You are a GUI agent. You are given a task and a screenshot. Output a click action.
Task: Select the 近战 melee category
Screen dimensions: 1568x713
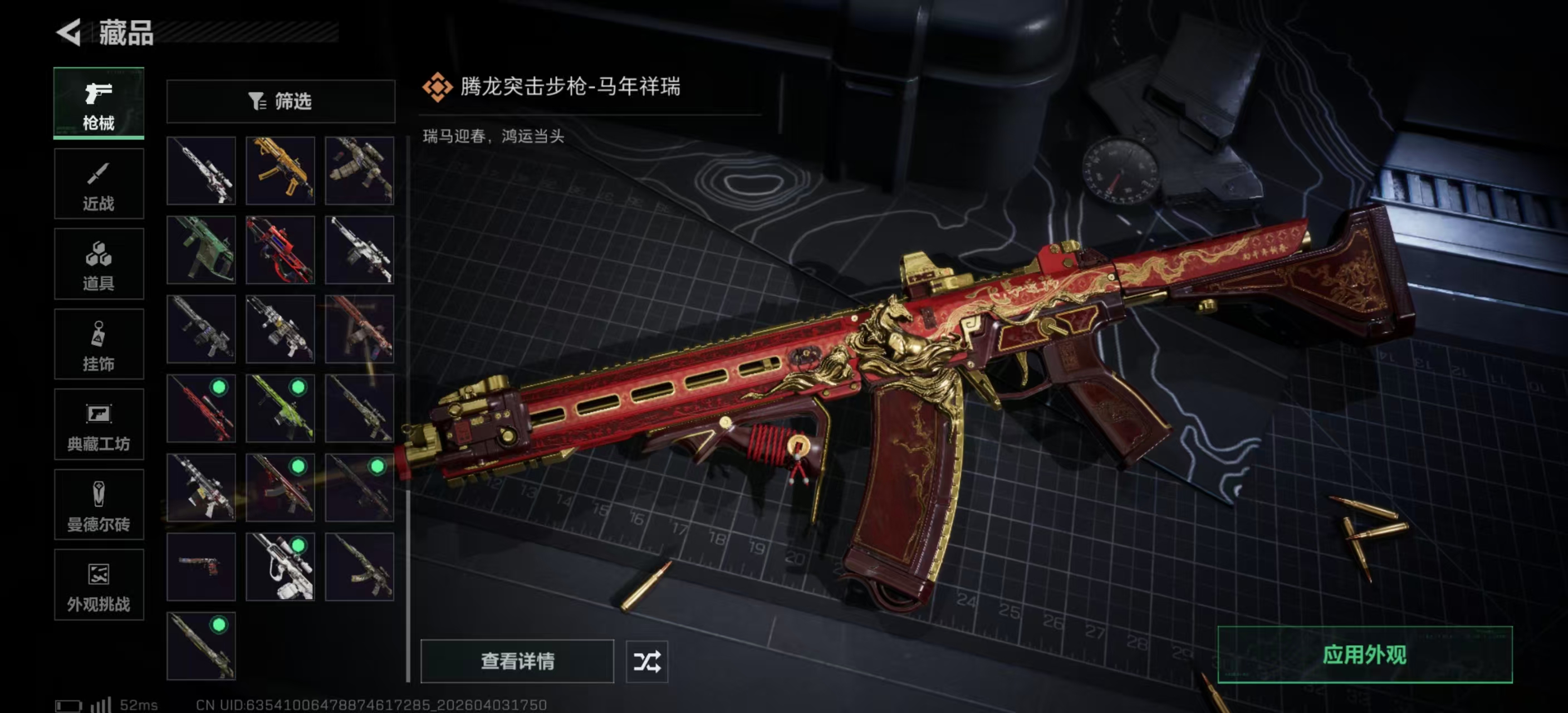point(99,184)
